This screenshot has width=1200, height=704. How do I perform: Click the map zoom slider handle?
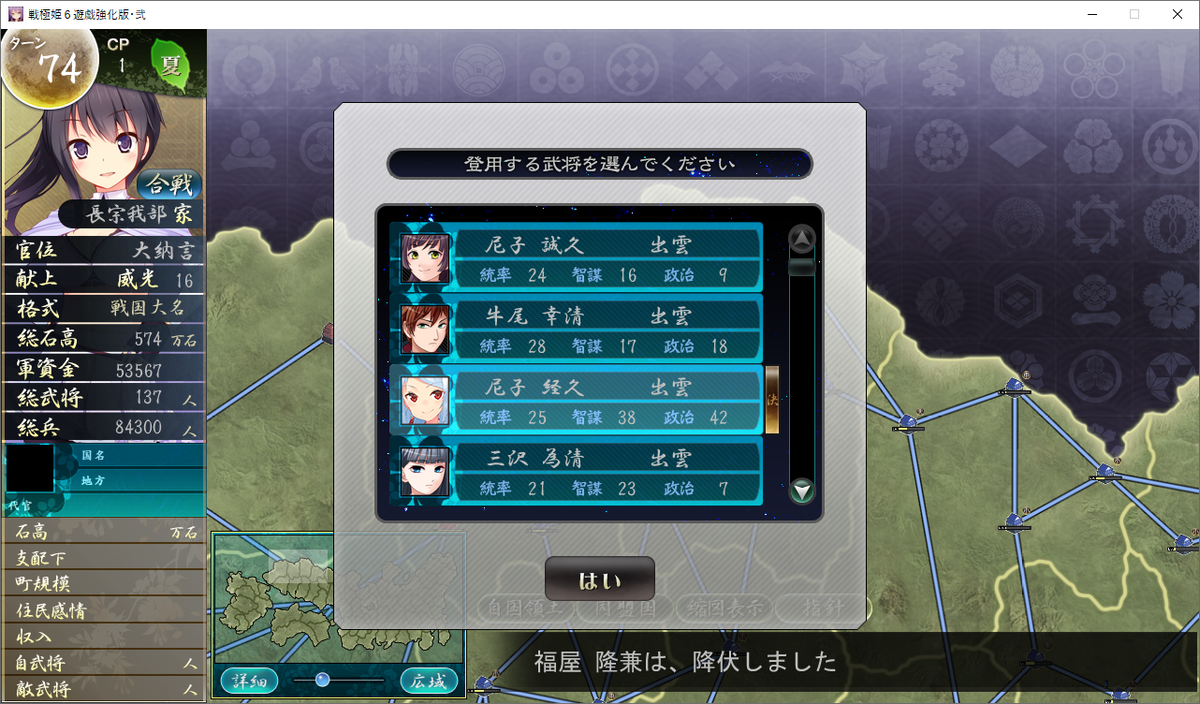tap(322, 680)
